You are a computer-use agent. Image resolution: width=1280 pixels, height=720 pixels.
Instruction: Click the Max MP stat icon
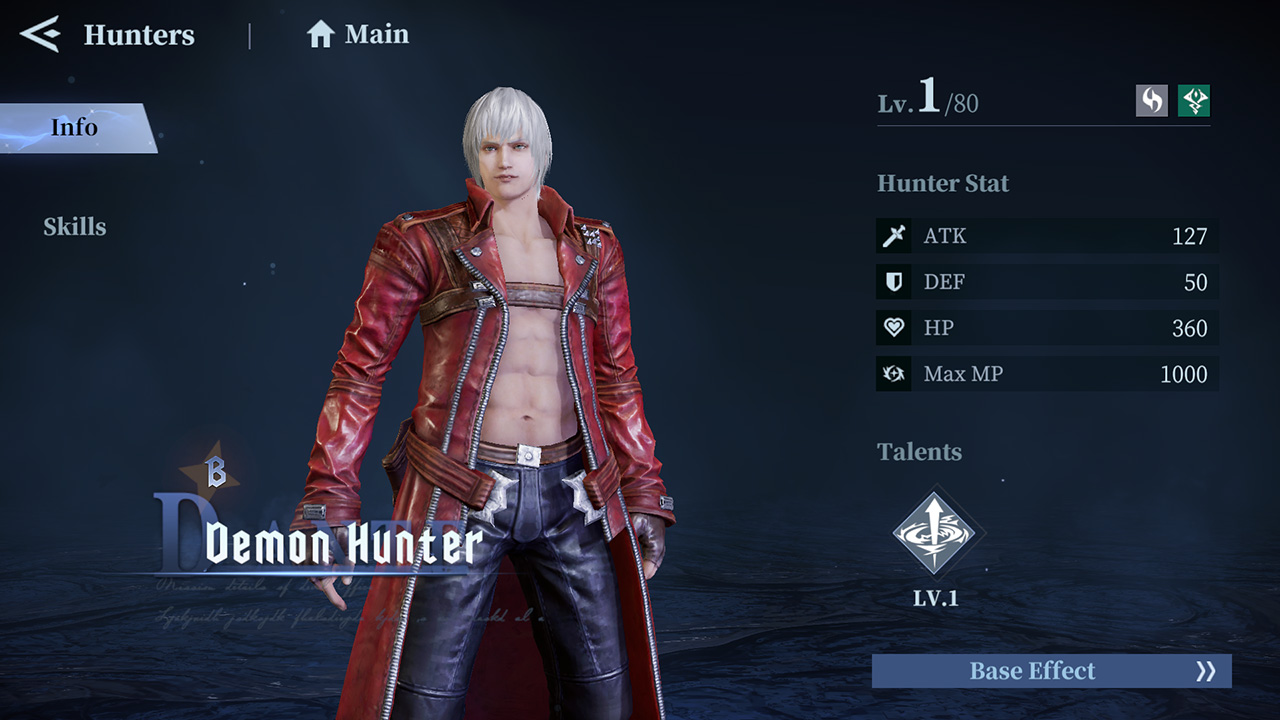click(893, 374)
